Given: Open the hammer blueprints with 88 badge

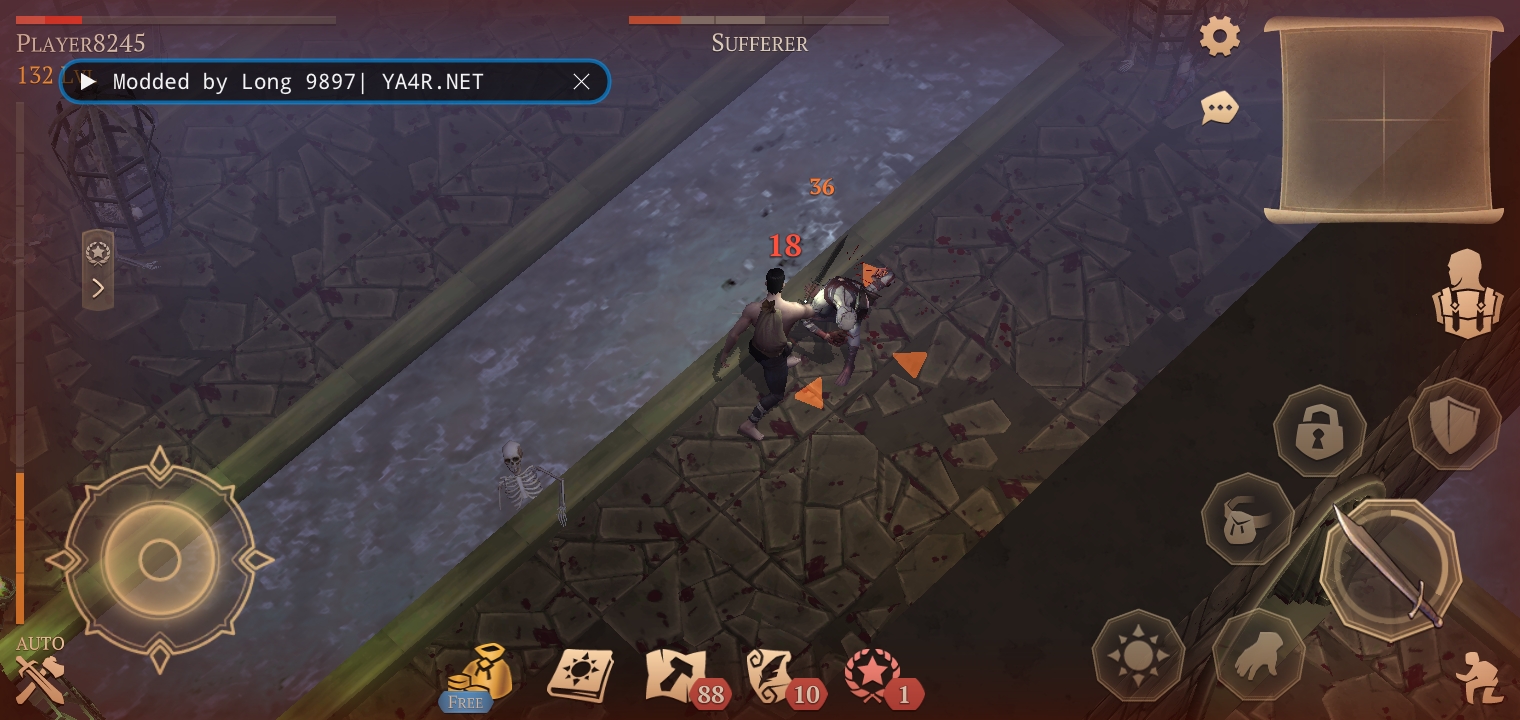Looking at the screenshot, I should tap(678, 675).
